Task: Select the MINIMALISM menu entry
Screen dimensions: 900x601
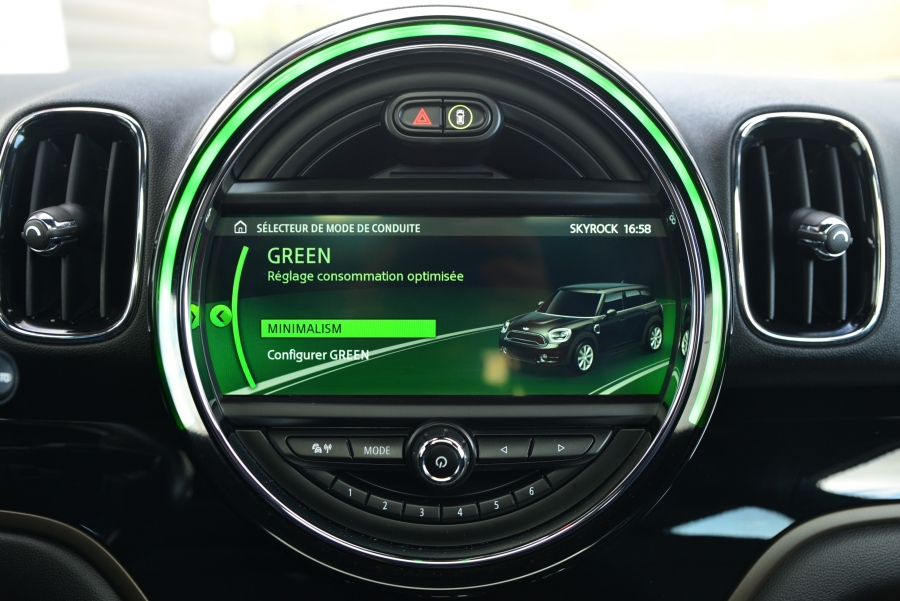Action: tap(348, 328)
